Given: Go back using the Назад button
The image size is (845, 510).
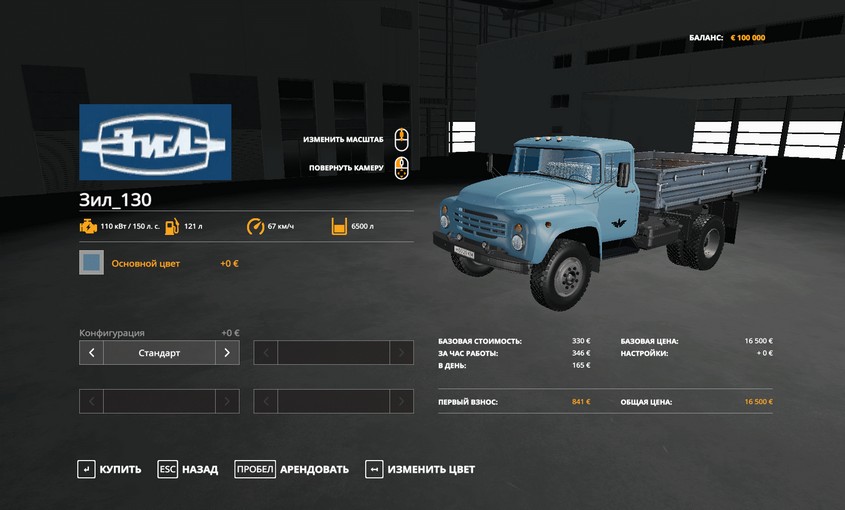Looking at the screenshot, I should pyautogui.click(x=188, y=469).
